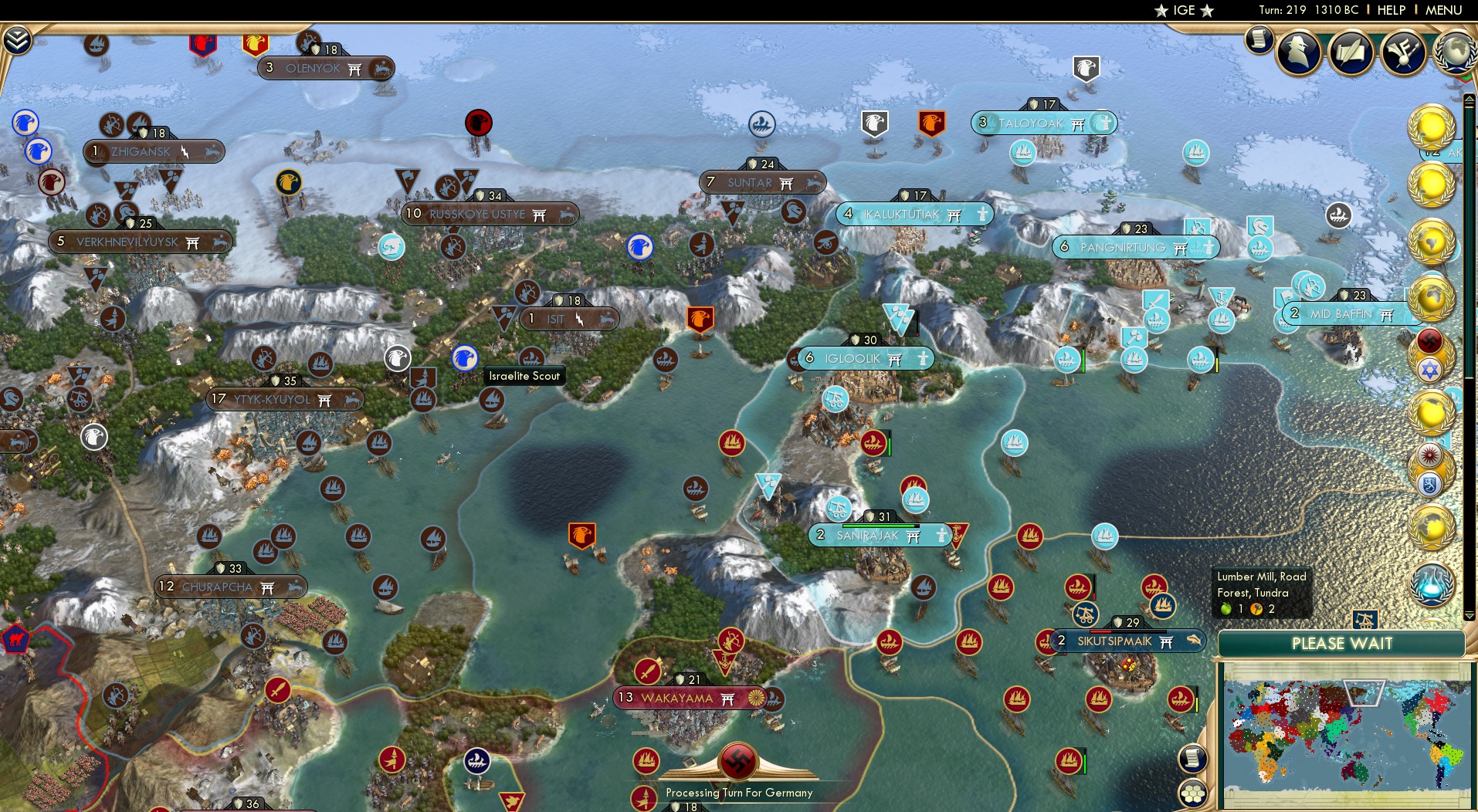The image size is (1478, 812).
Task: Open the Culture overview icon
Action: 1402,51
